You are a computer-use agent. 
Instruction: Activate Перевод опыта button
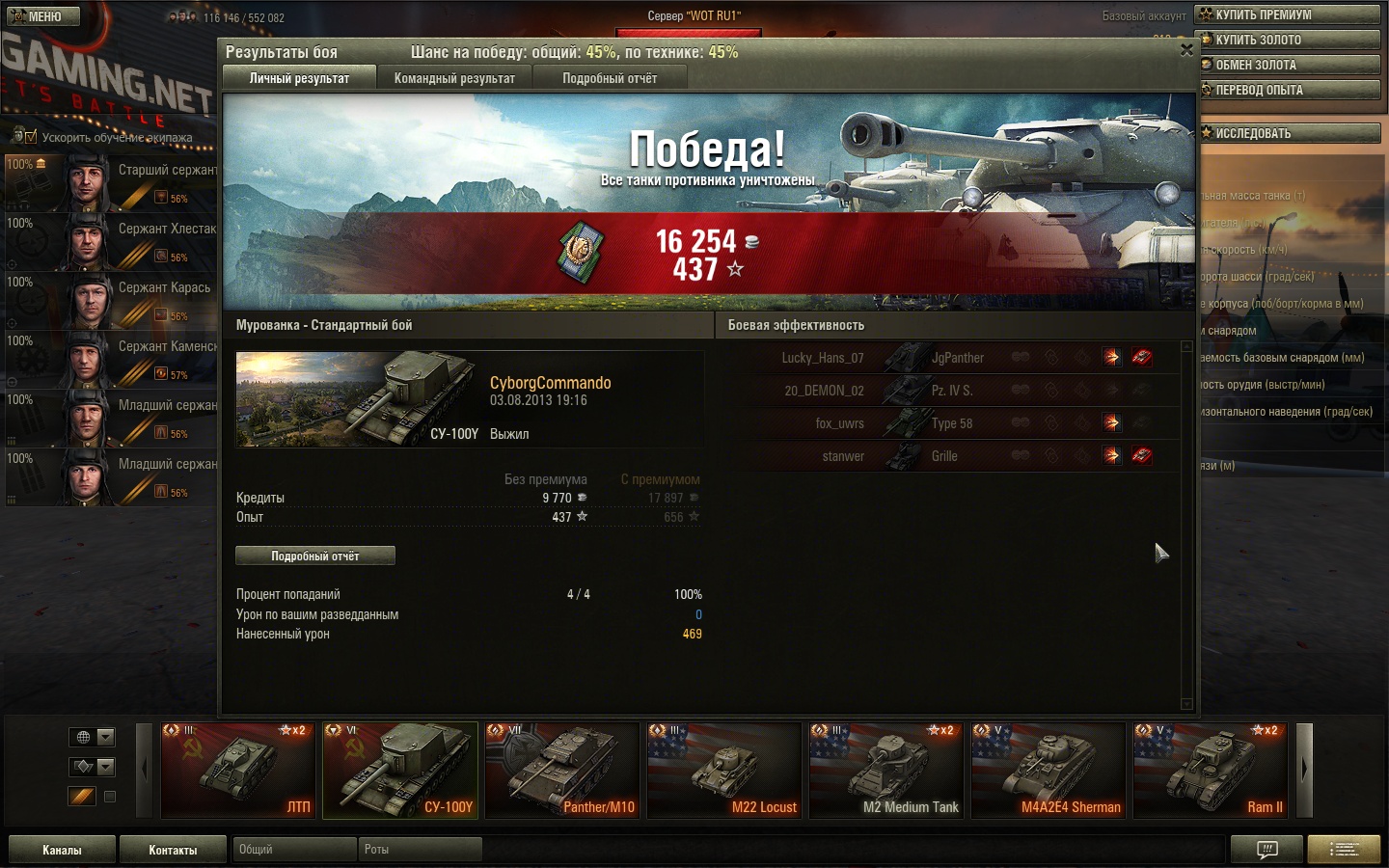coord(1289,90)
